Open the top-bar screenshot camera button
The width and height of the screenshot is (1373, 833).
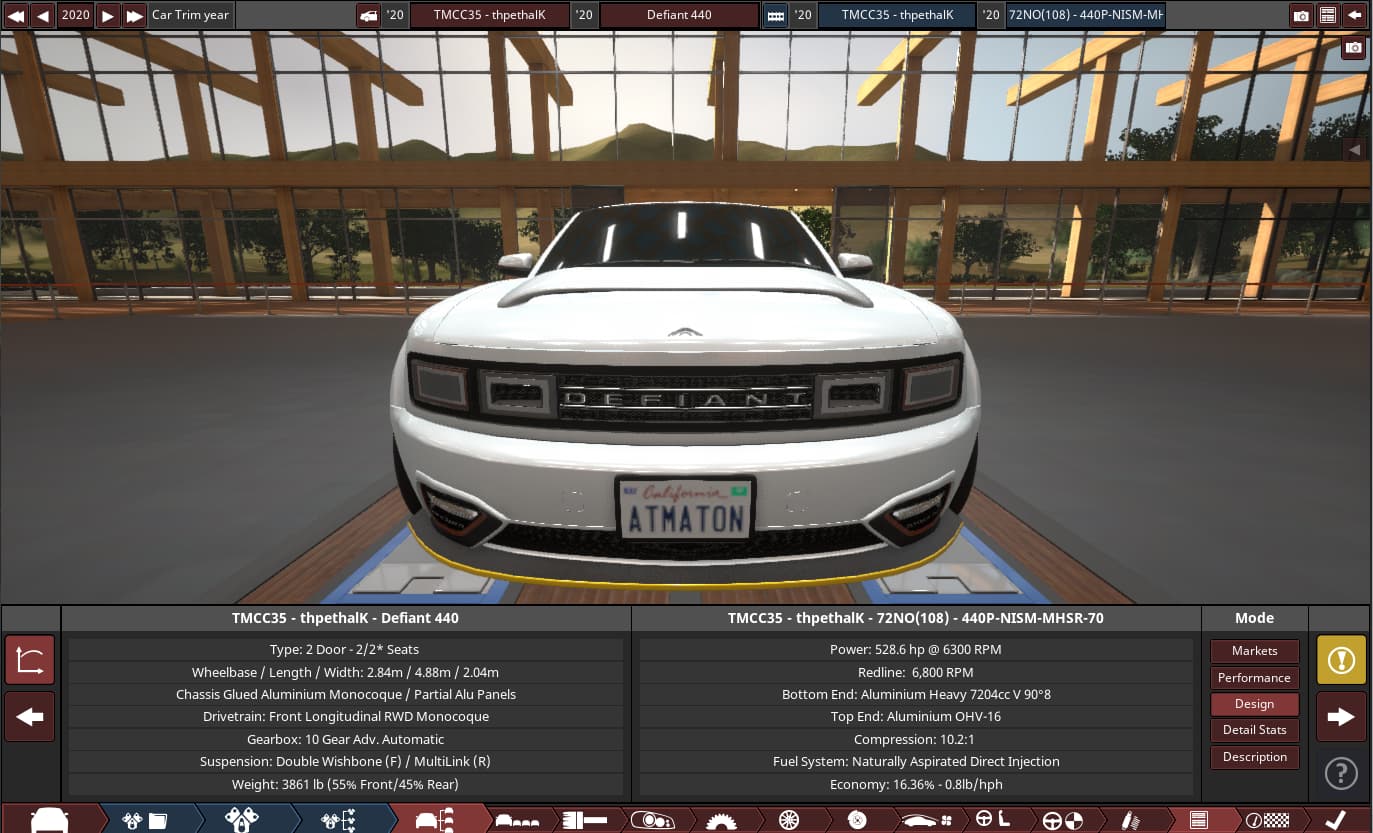pos(1301,15)
